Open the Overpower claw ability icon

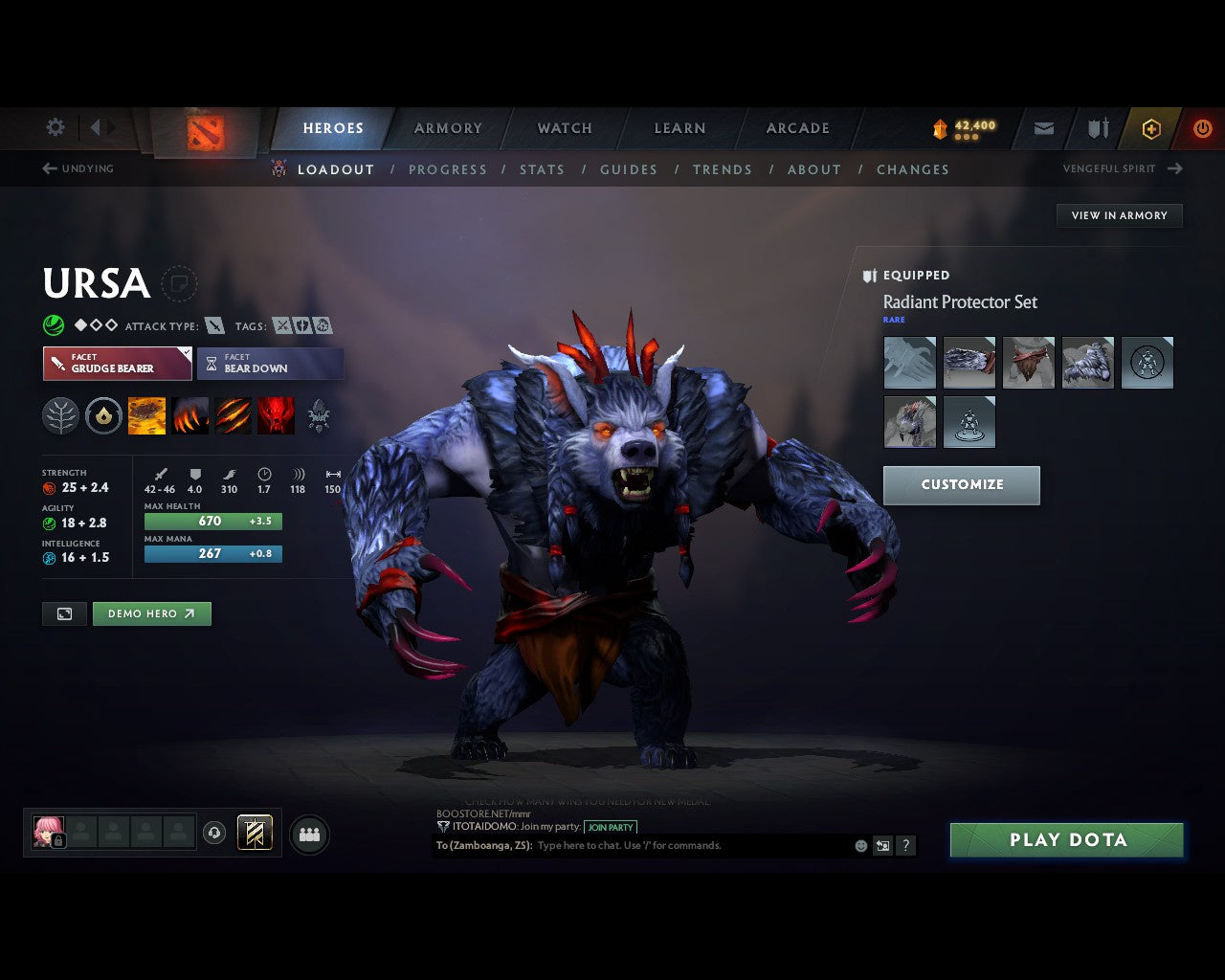tap(190, 414)
